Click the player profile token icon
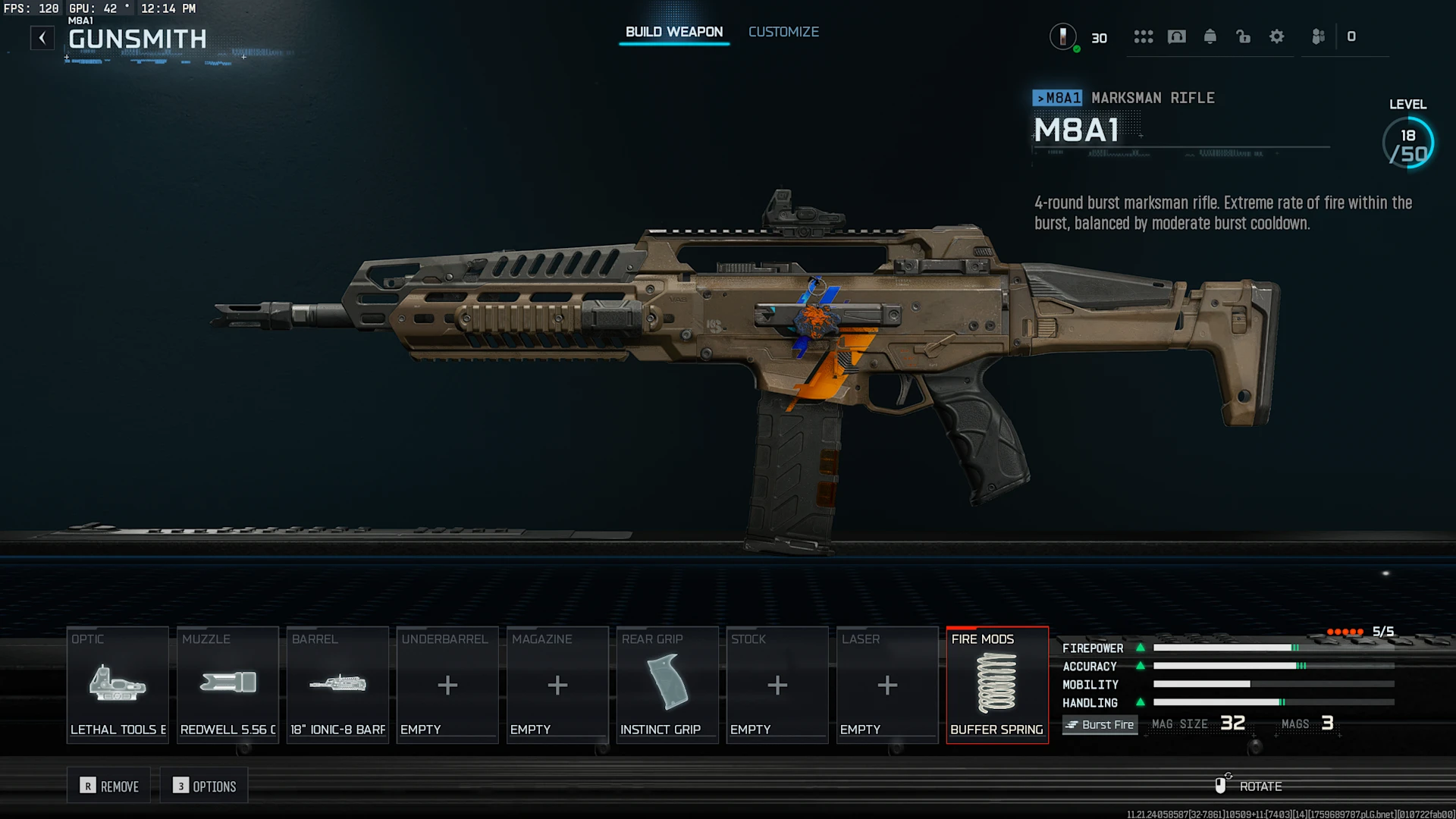This screenshot has width=1456, height=819. pos(1063,36)
